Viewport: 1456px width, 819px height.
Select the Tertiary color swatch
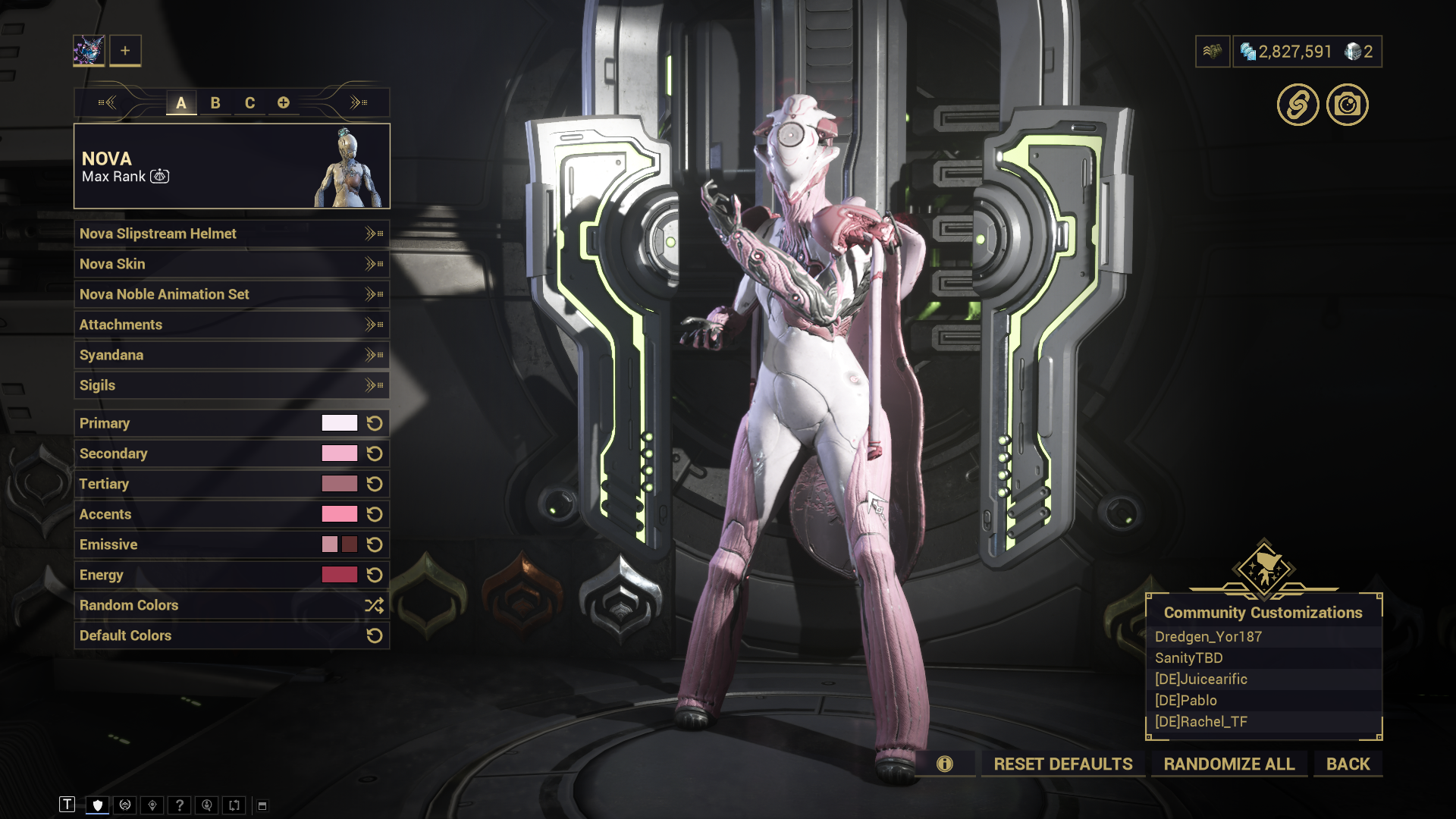[339, 484]
